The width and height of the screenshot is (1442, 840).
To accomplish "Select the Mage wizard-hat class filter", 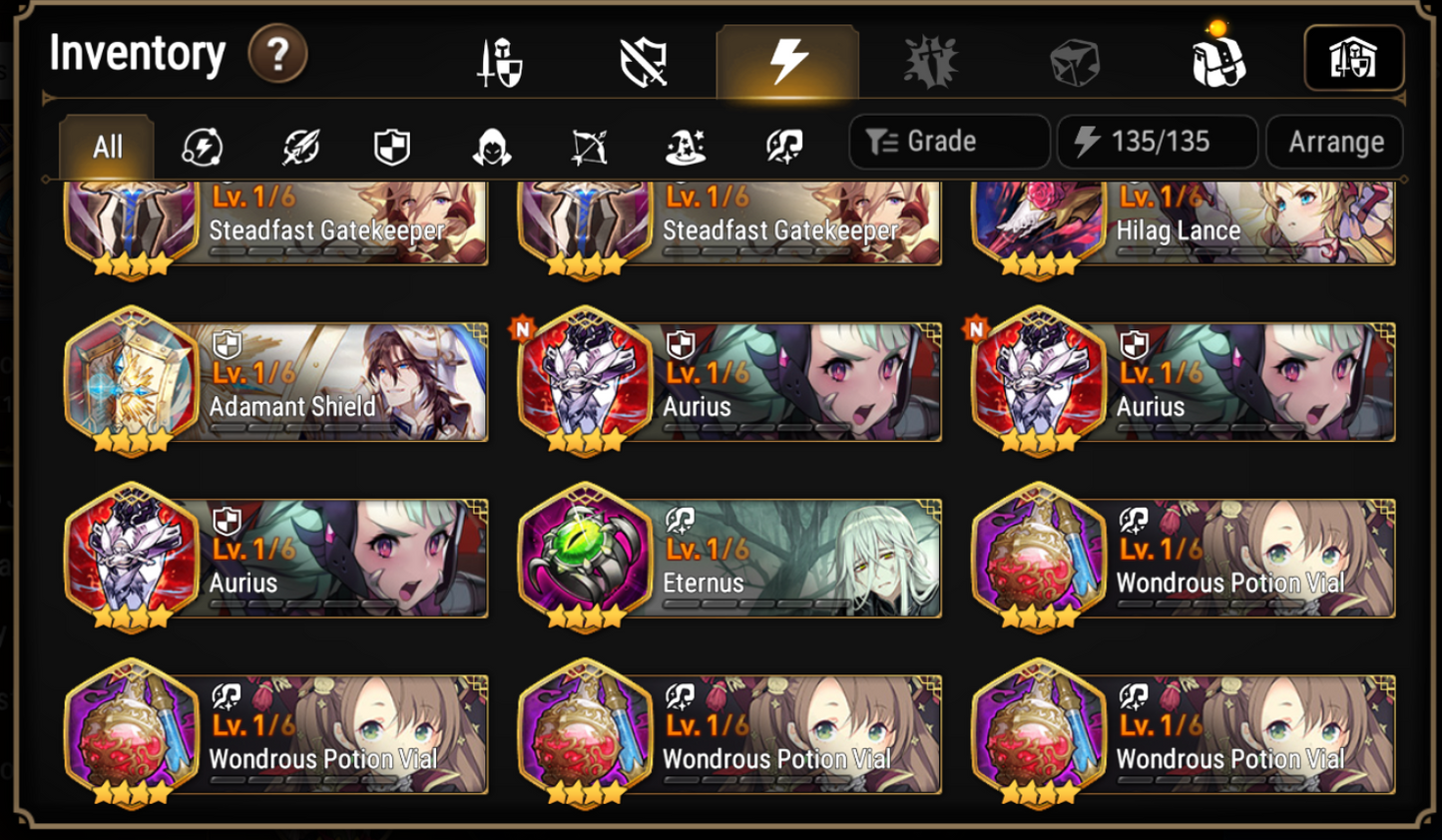I will click(x=688, y=146).
